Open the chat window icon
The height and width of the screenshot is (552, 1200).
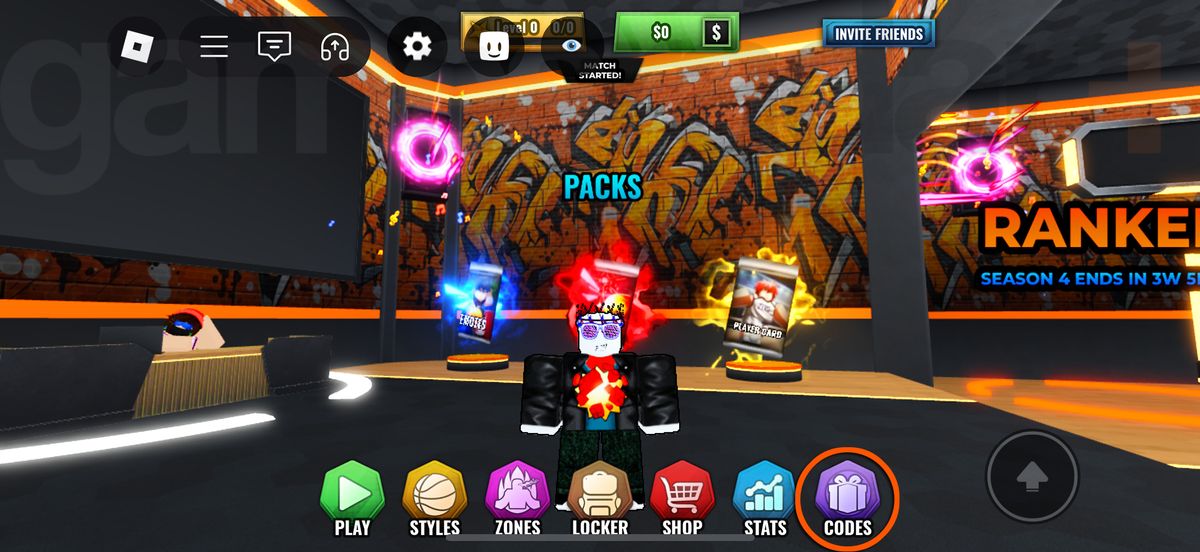tap(274, 46)
